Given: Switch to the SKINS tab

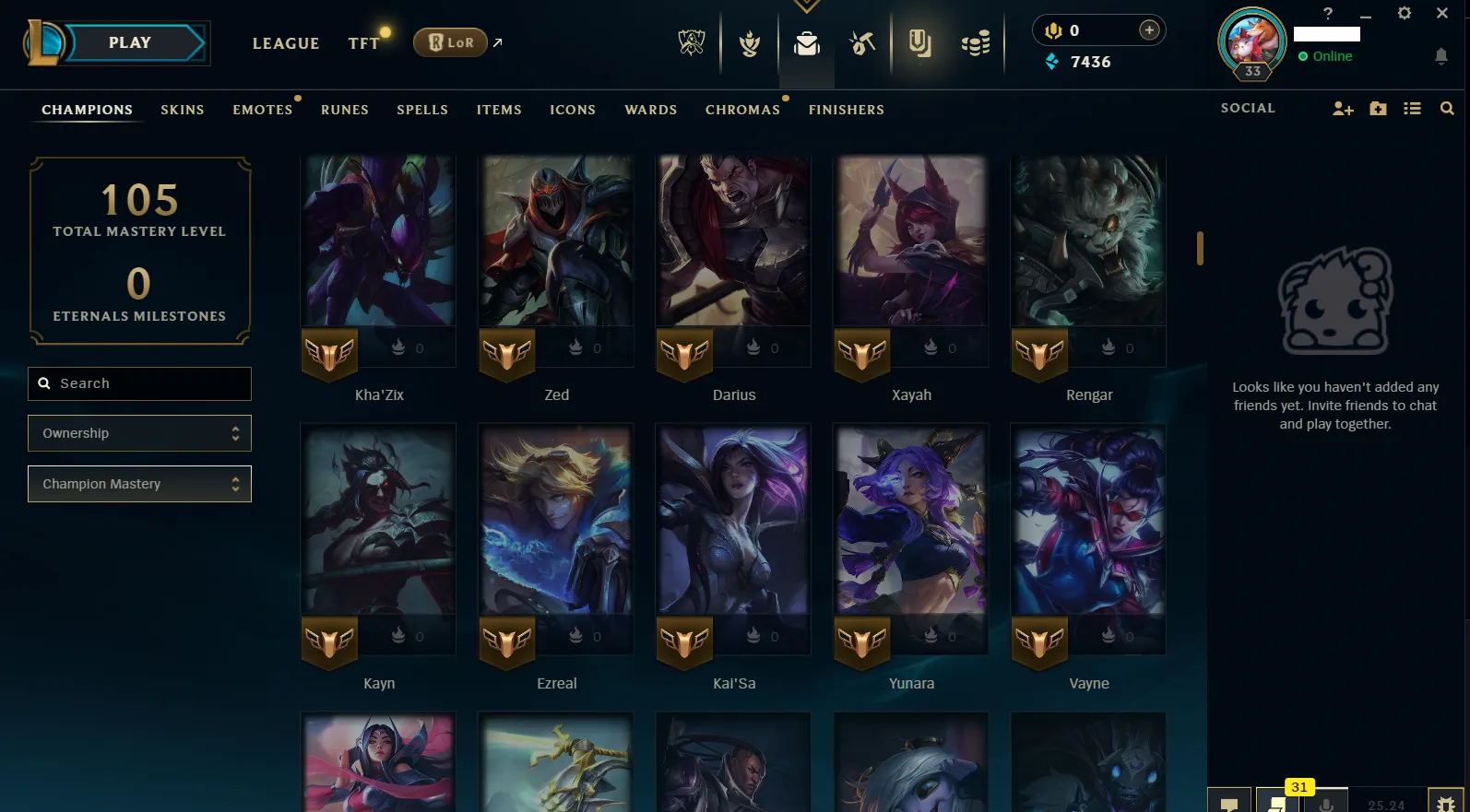Looking at the screenshot, I should pos(182,109).
